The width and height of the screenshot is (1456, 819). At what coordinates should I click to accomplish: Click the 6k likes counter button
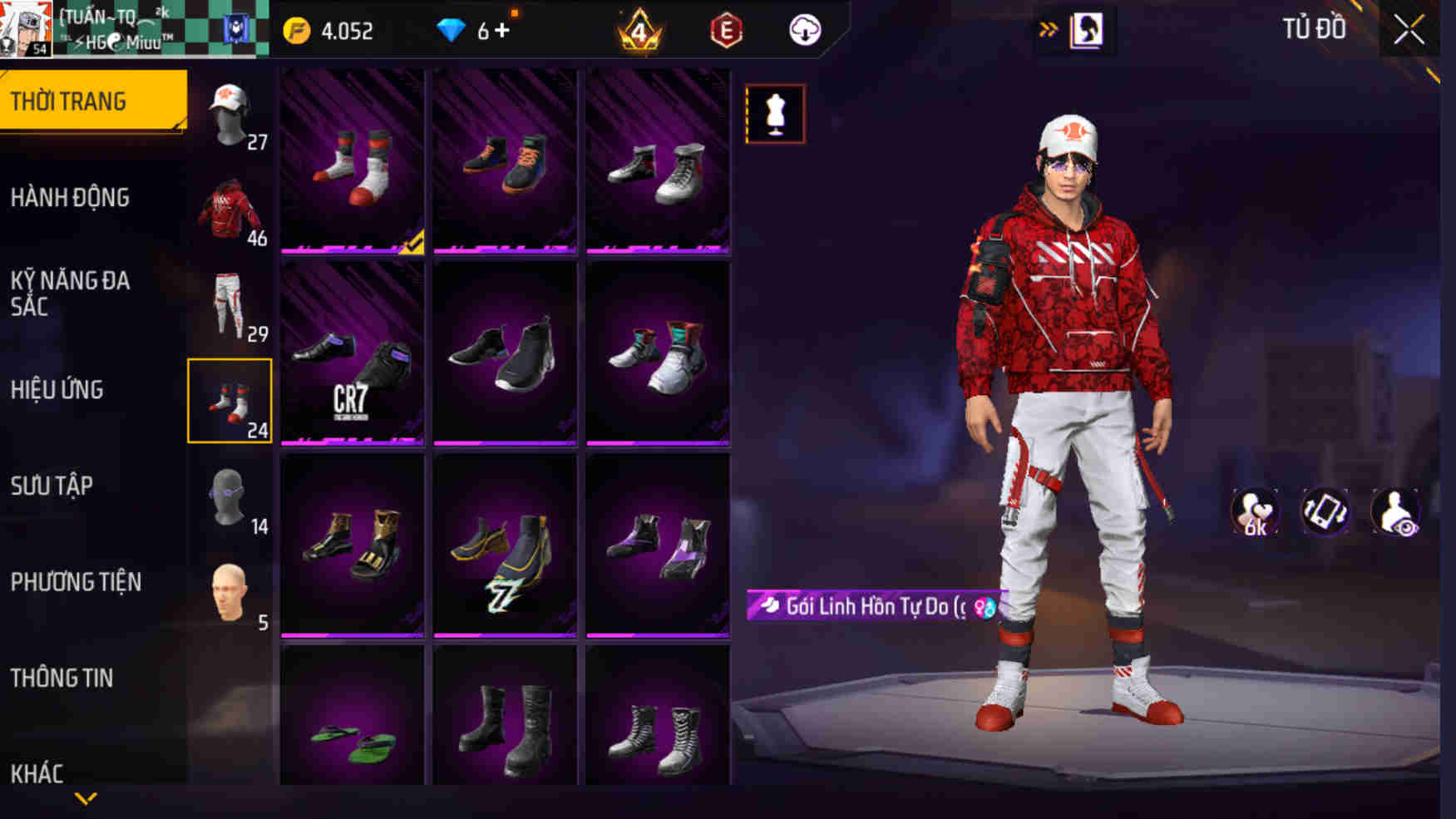(1254, 511)
